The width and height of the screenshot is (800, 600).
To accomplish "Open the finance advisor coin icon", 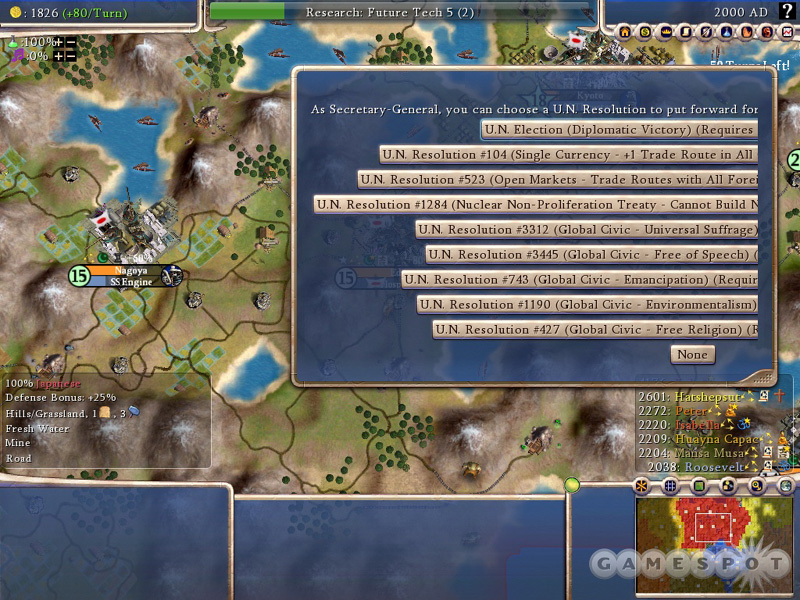I will tap(644, 33).
